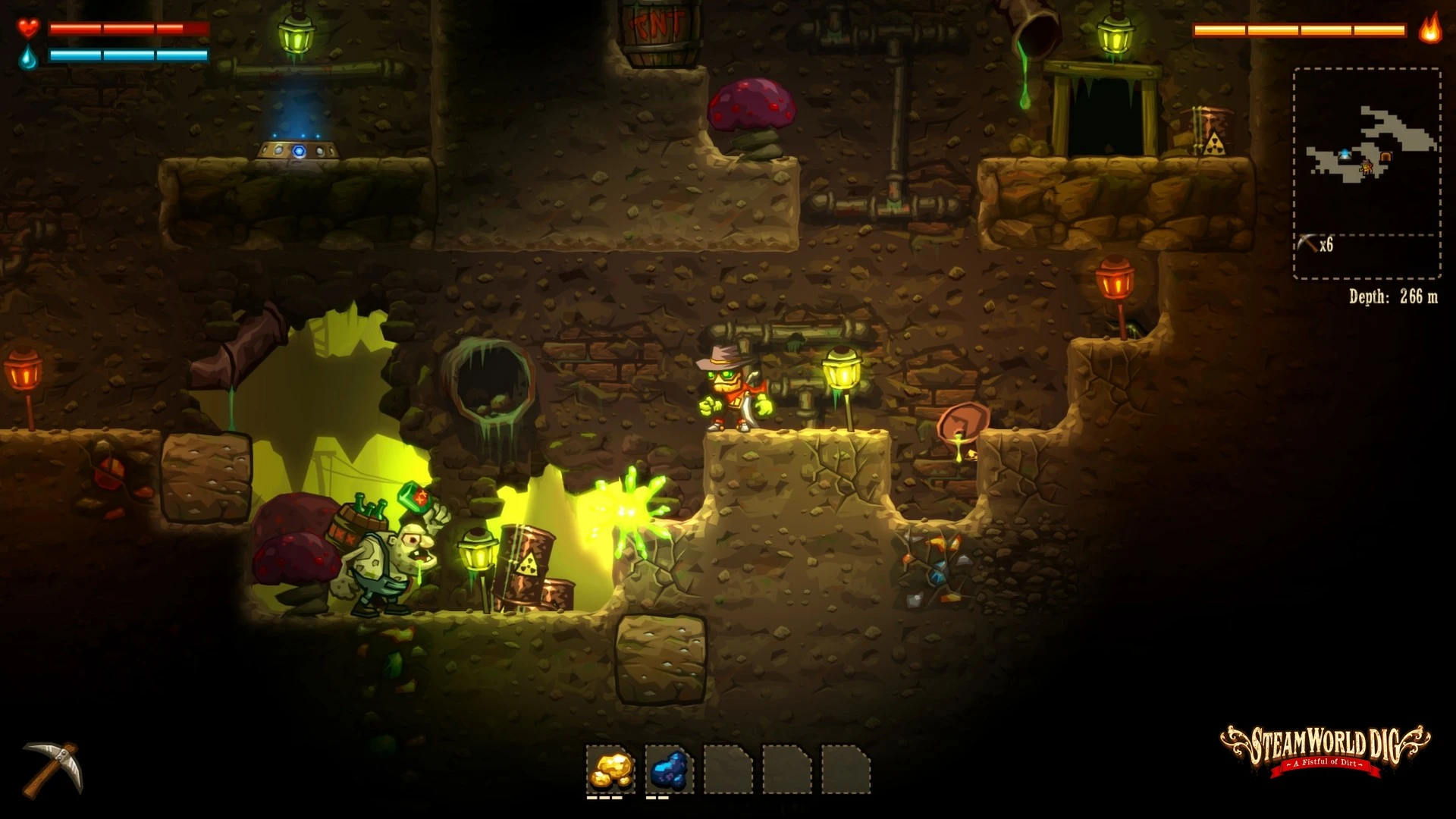Viewport: 1456px width, 819px height.
Task: Click the water droplet icon
Action: (x=29, y=55)
